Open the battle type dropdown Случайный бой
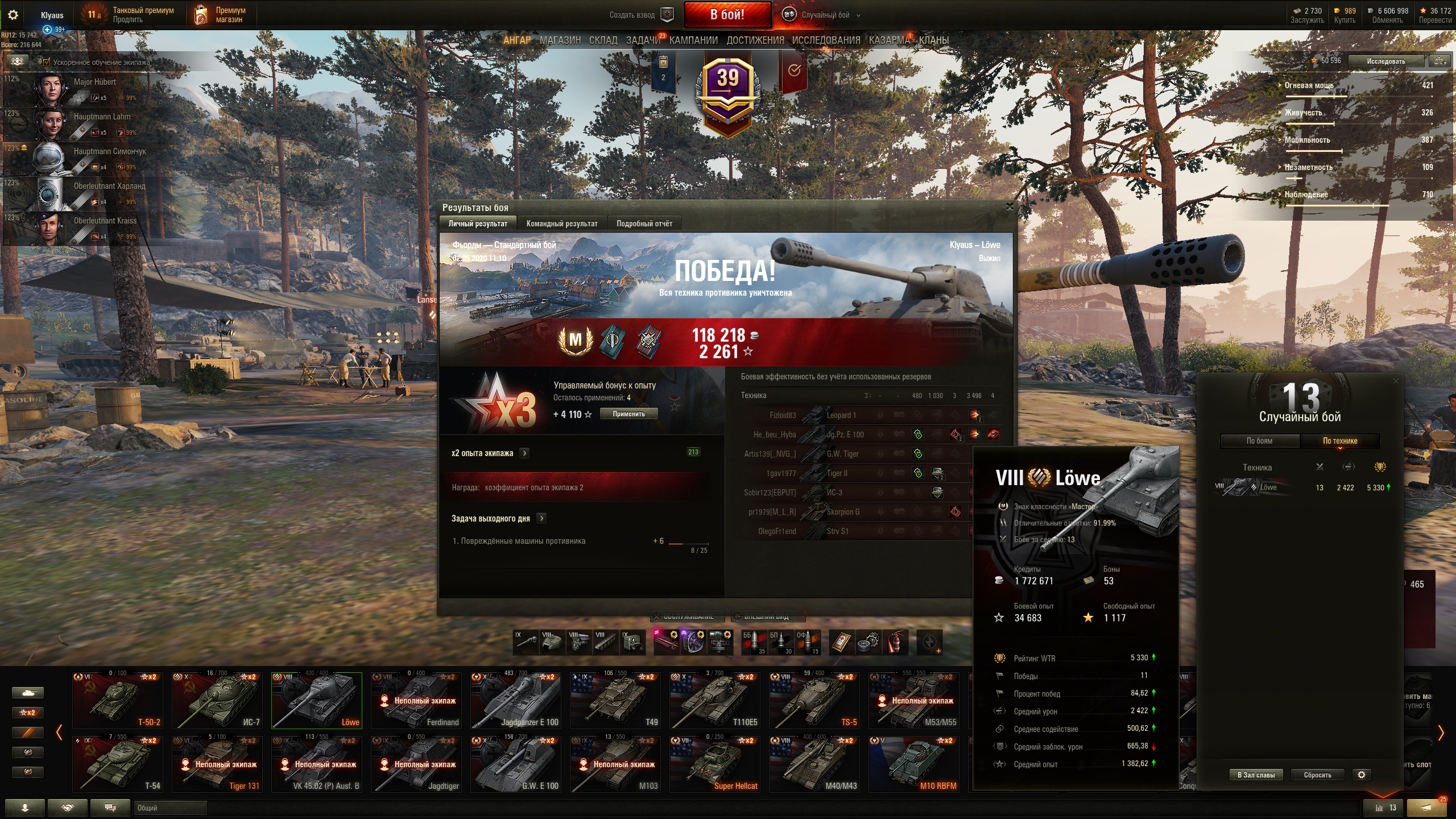Screen dimensions: 1456x819 825,15
